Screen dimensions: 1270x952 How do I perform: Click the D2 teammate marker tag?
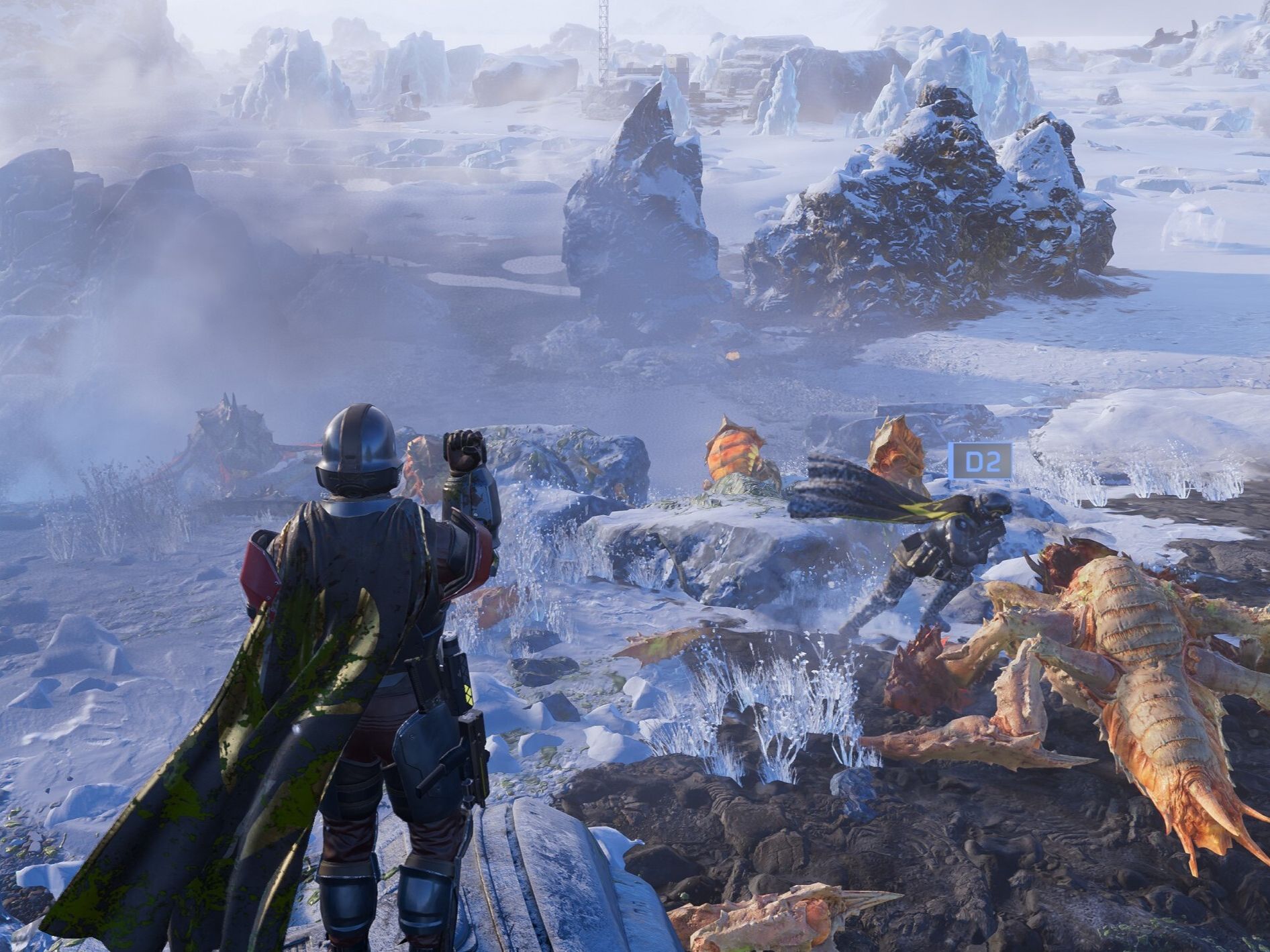980,461
